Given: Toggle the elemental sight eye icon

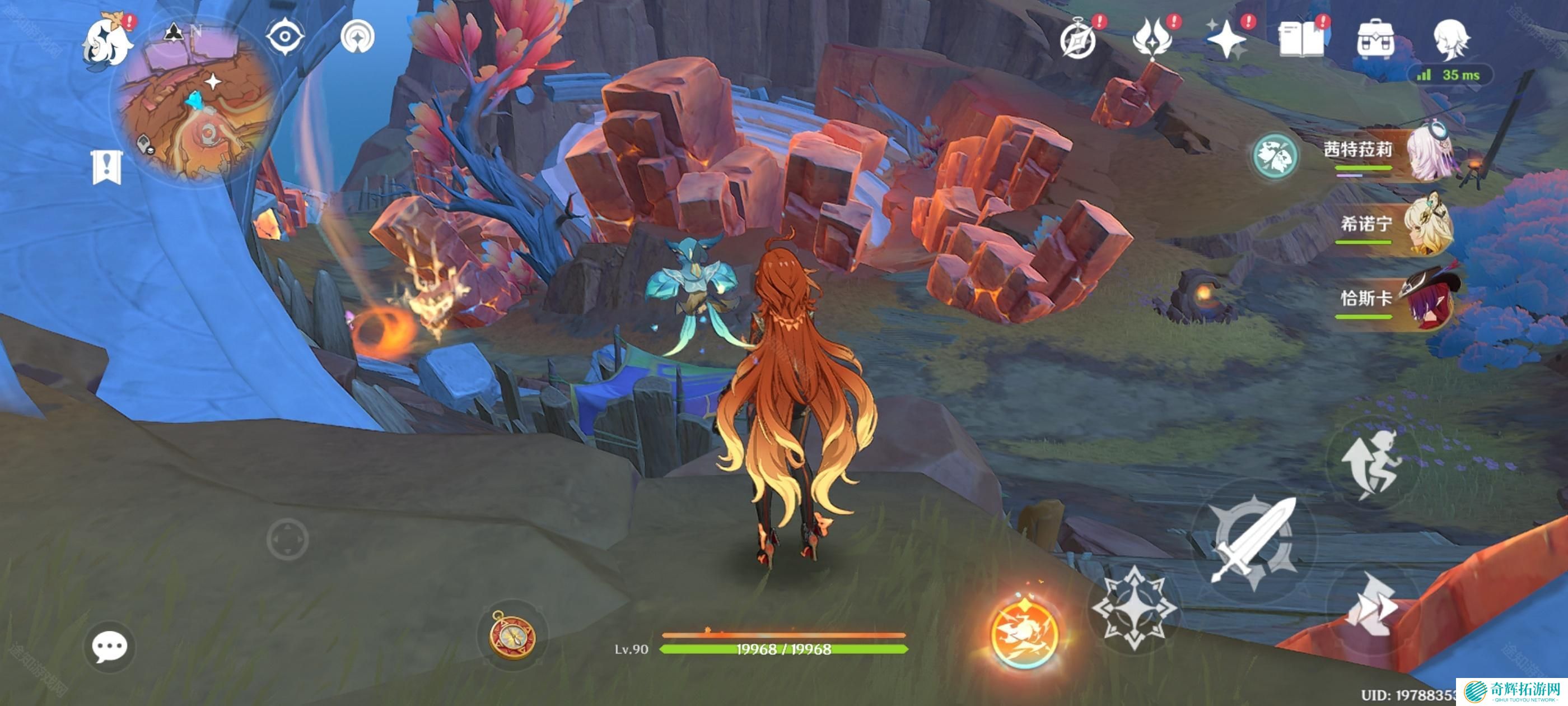Looking at the screenshot, I should click(284, 36).
